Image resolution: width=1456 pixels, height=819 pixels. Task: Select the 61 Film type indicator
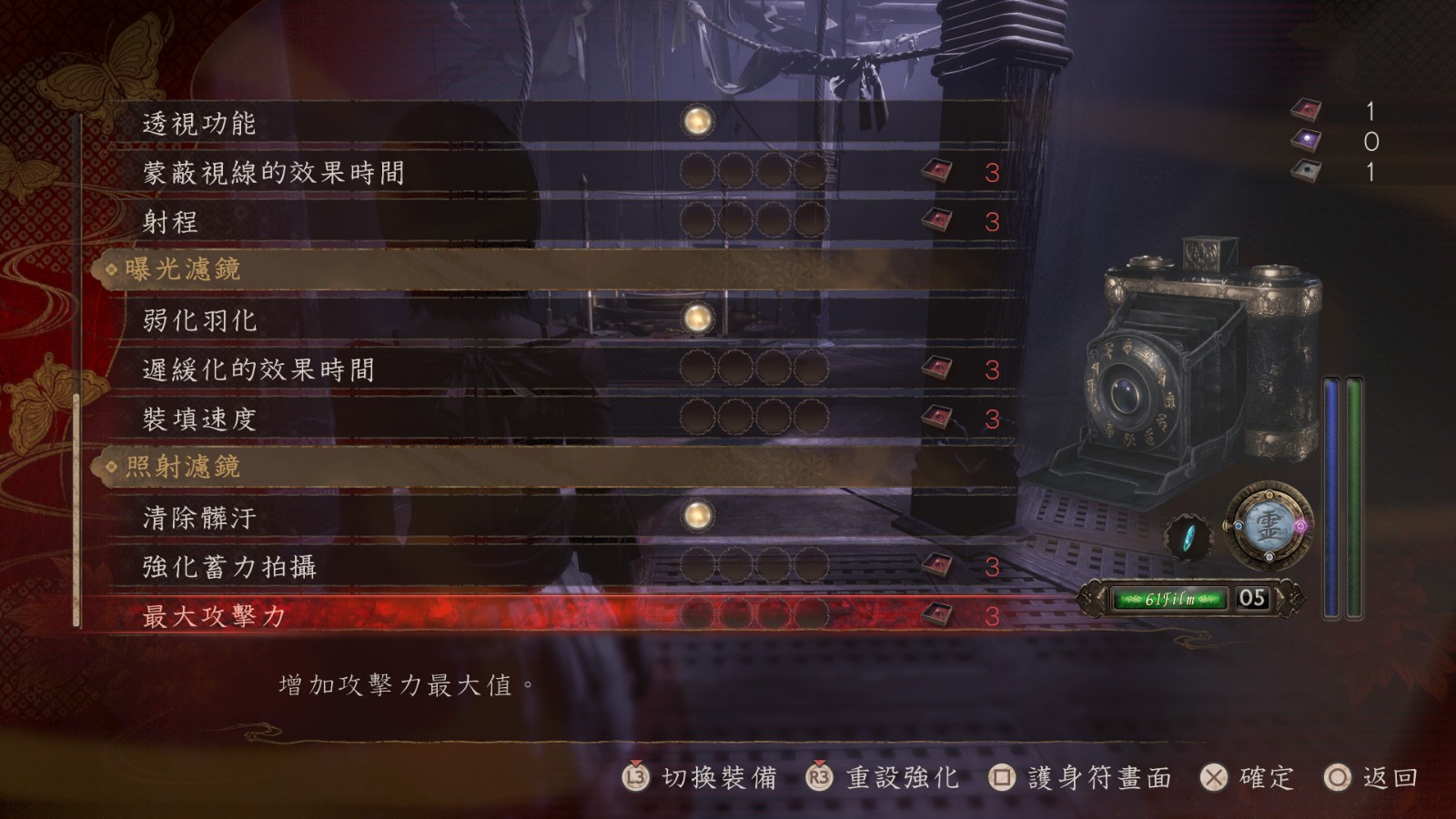[x=1169, y=599]
